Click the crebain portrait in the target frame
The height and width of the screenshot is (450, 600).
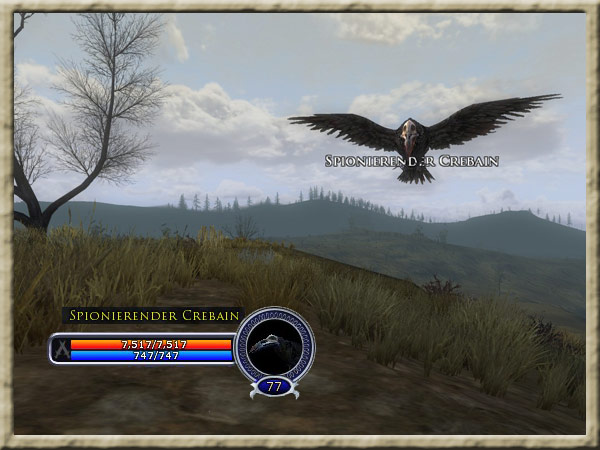[274, 344]
